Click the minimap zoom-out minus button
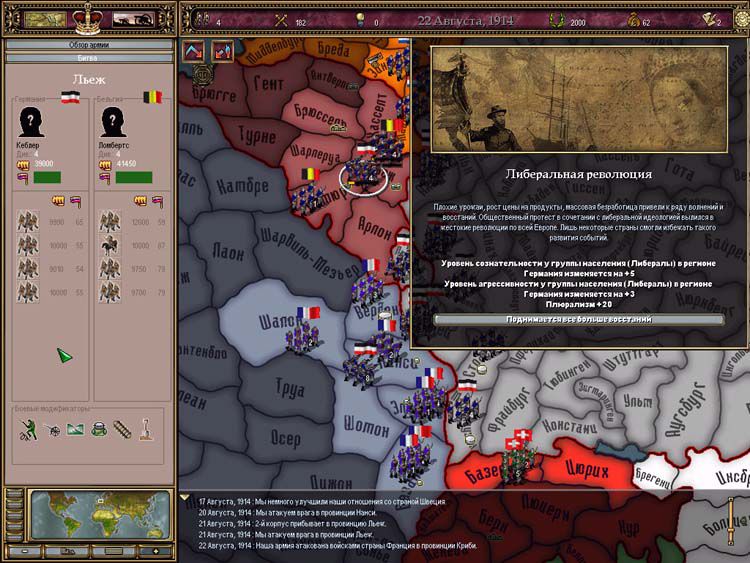 point(26,551)
